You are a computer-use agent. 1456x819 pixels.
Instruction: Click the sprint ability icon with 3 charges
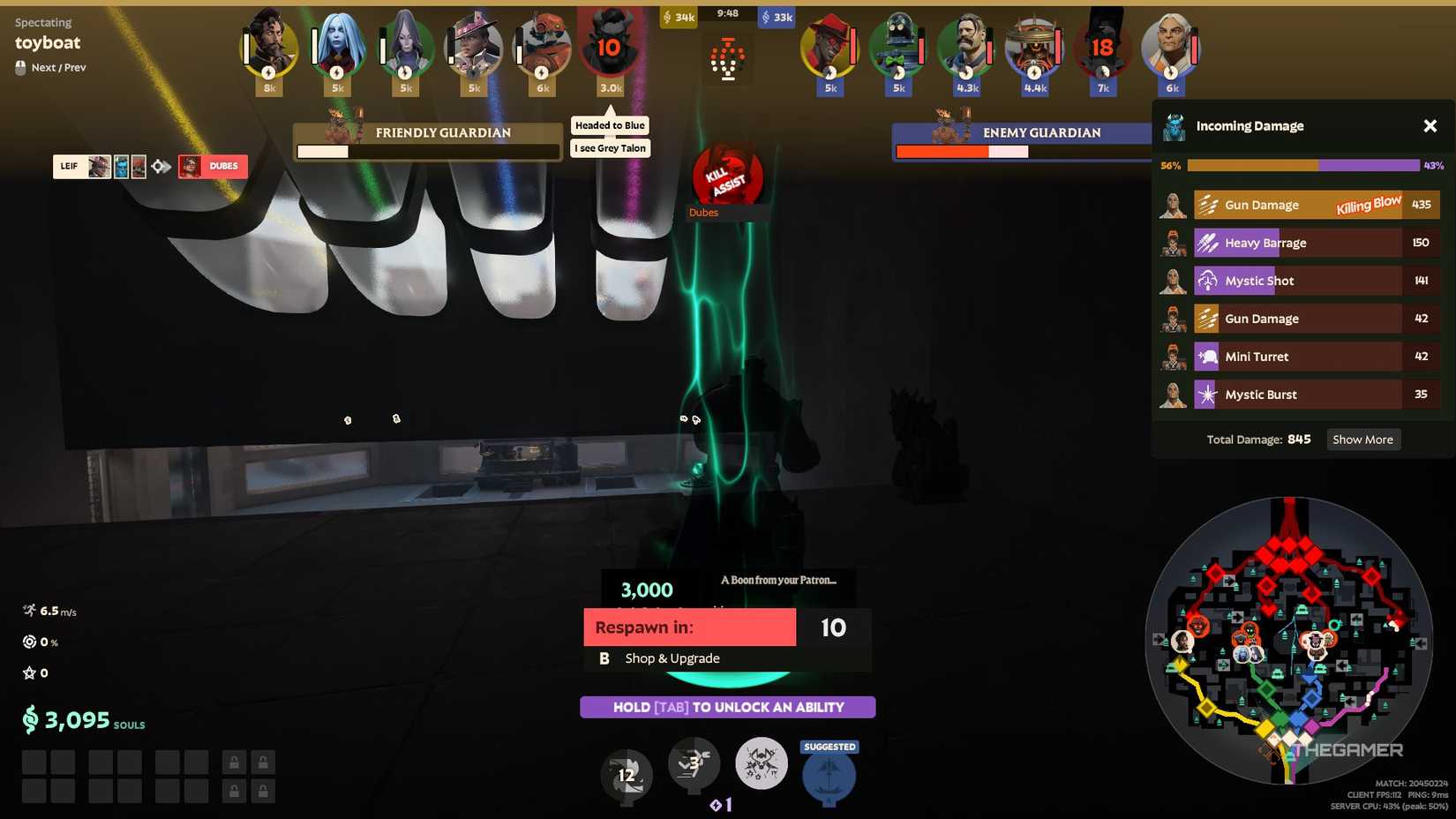tap(694, 766)
